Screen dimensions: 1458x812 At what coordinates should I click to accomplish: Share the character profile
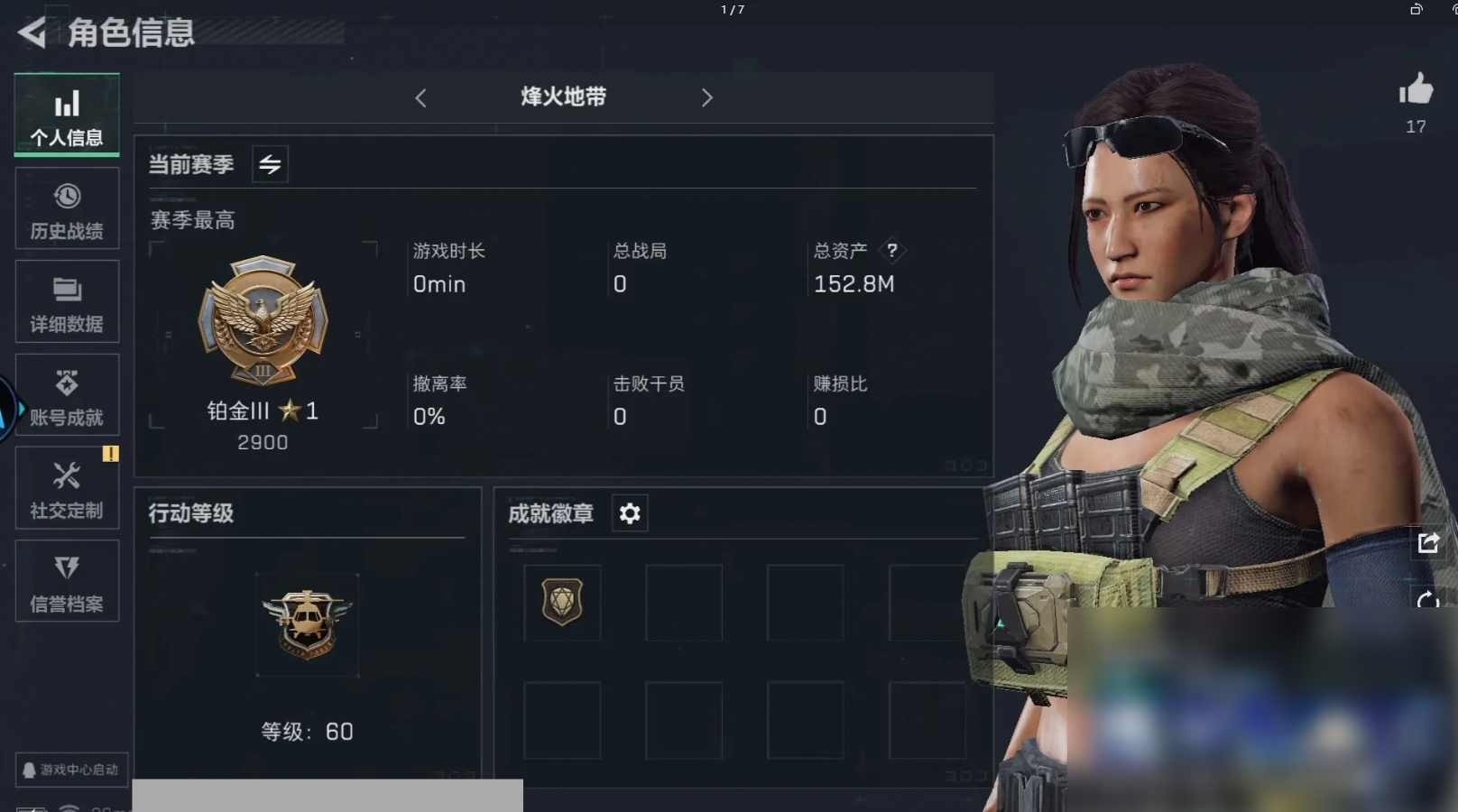[1428, 542]
